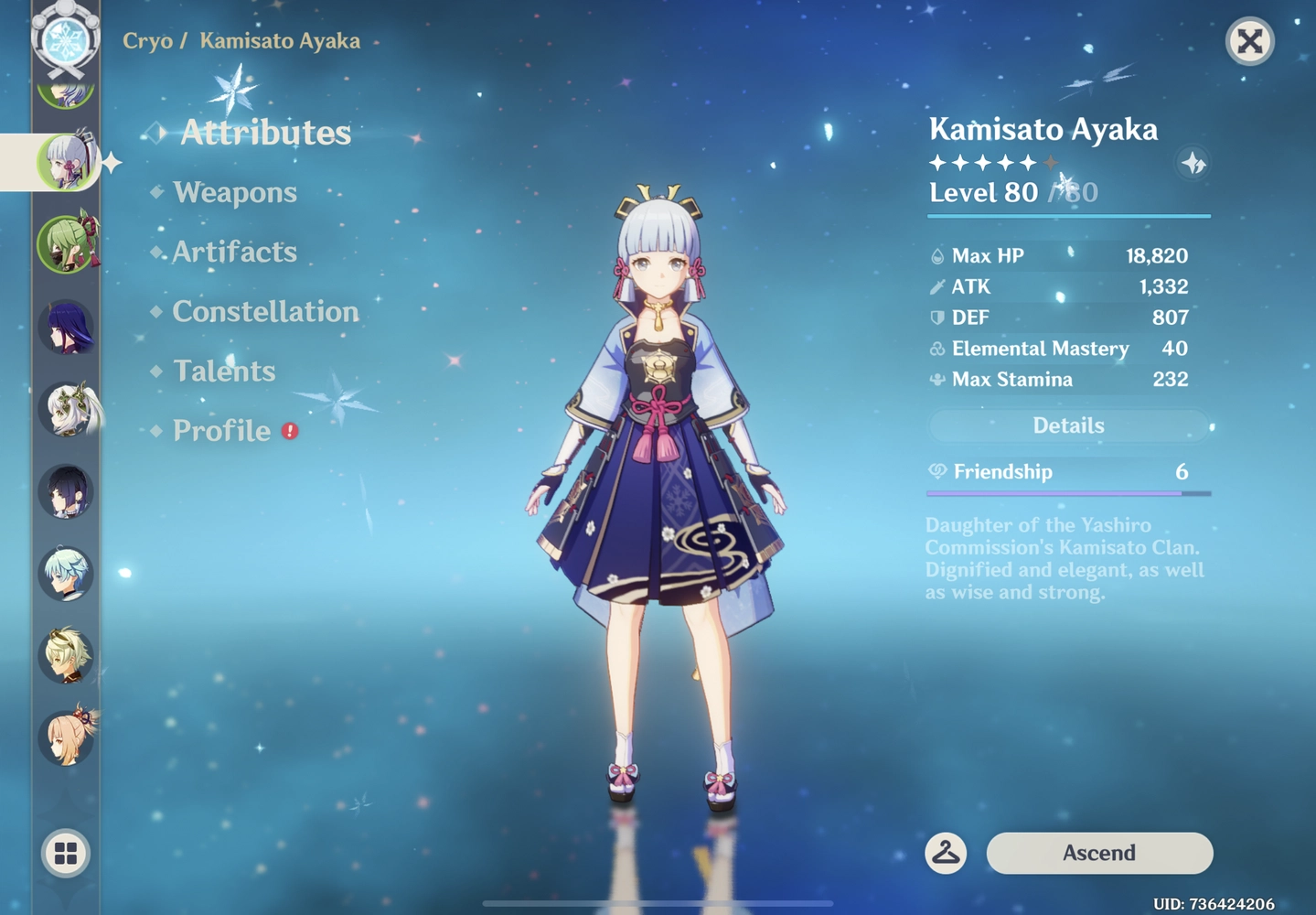Open the Constellation view
This screenshot has height=915, width=1316.
[265, 311]
